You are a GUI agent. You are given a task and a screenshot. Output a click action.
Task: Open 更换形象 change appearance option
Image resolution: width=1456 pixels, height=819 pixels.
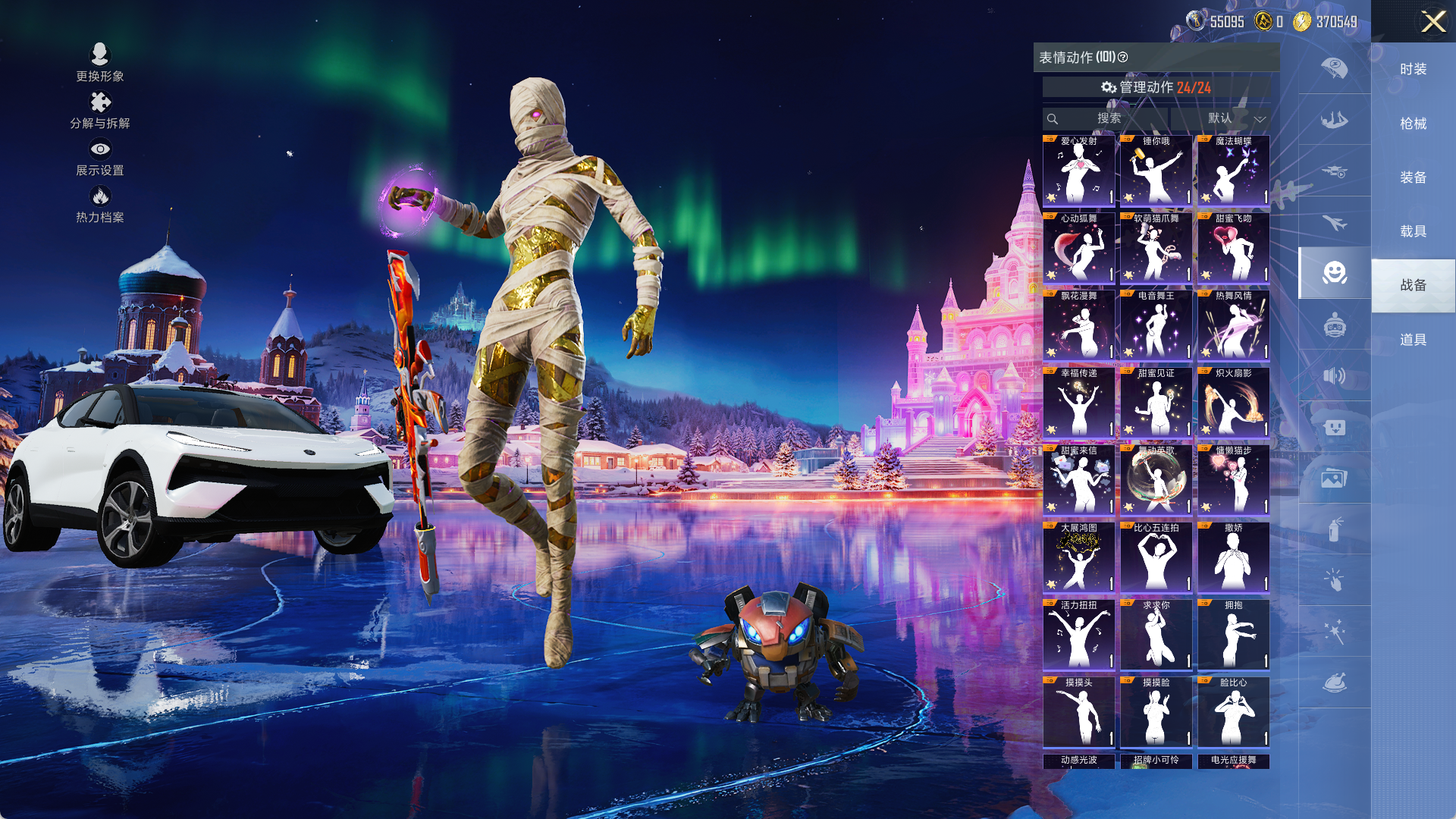tap(100, 62)
